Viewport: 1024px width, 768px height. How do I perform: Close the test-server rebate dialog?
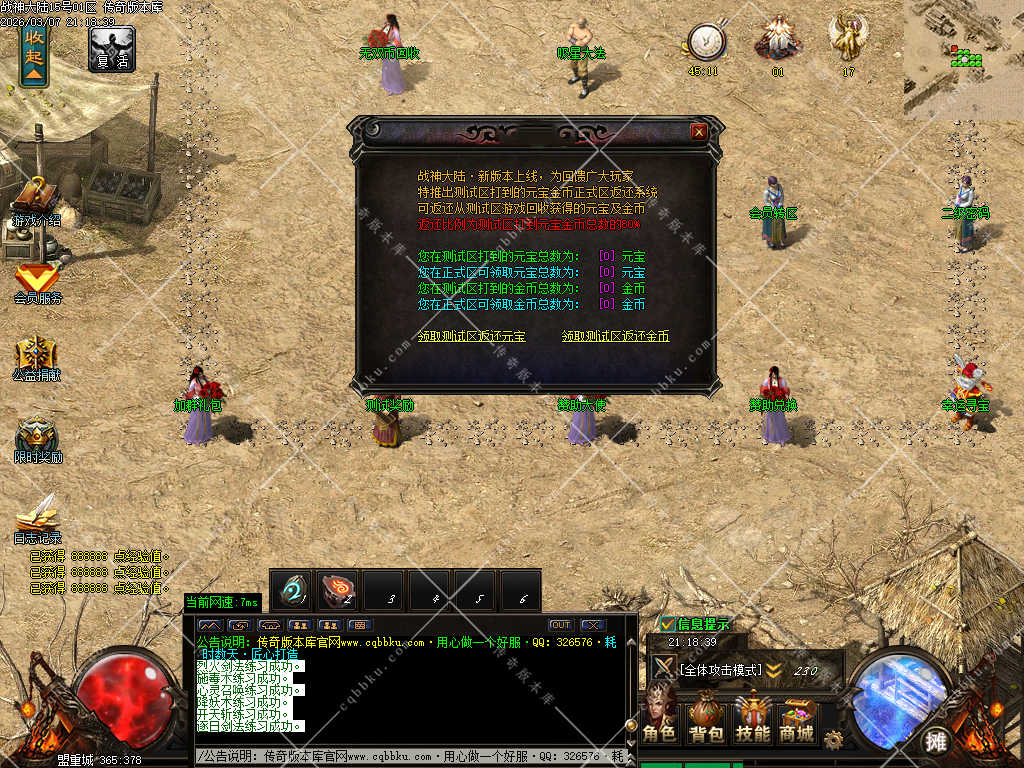tap(699, 131)
